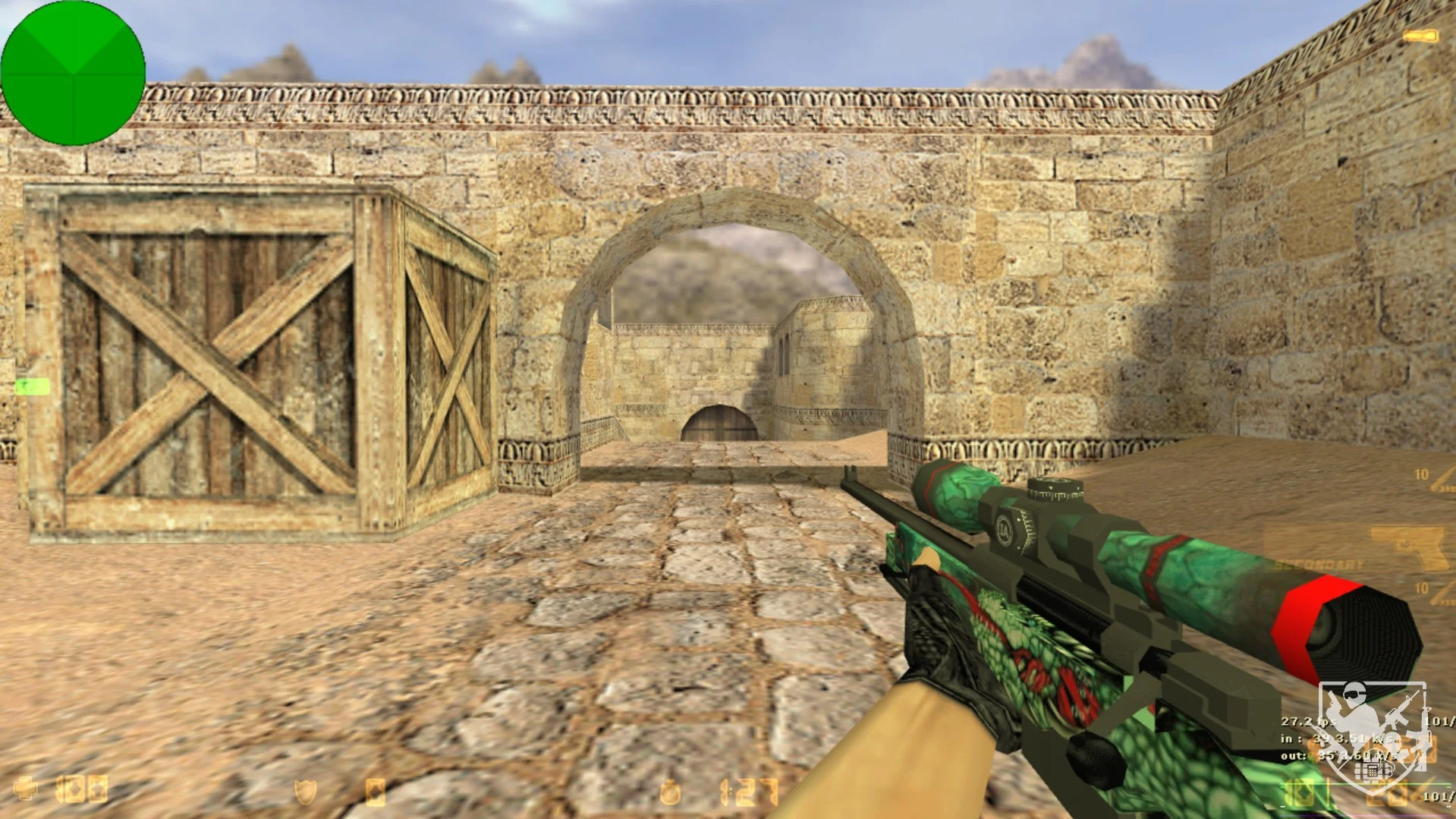Click the round timer stopwatch icon
Screen dimensions: 1456x819
coord(670,793)
